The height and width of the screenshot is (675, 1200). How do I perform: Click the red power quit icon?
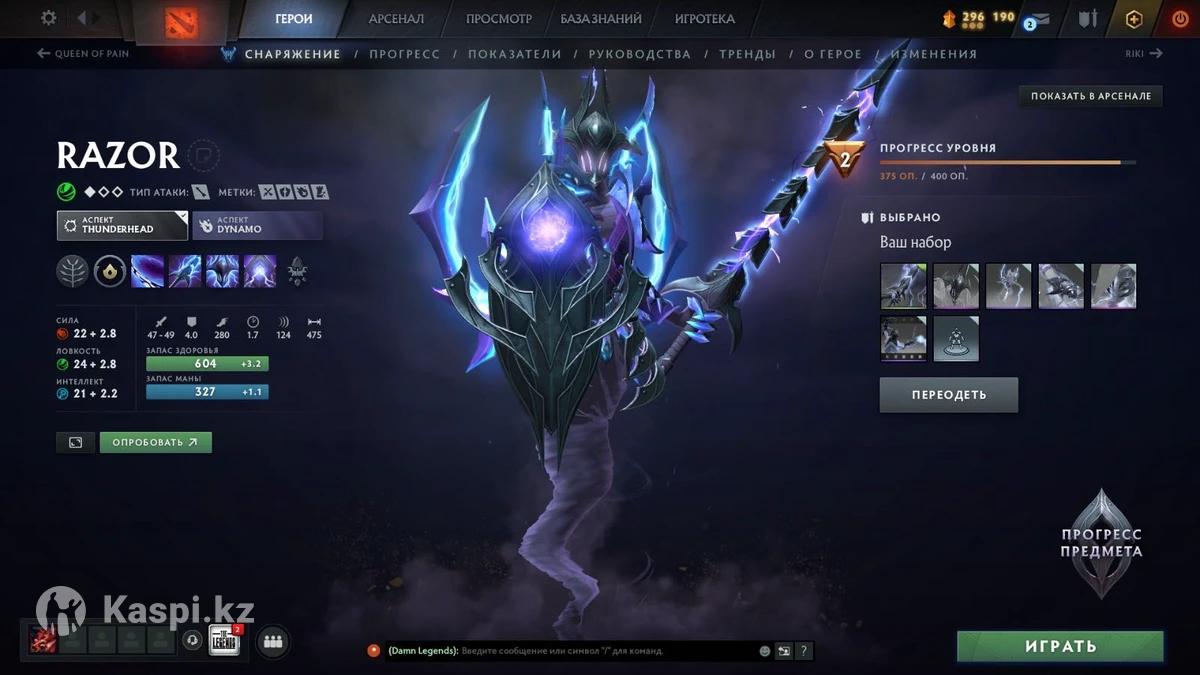1180,19
